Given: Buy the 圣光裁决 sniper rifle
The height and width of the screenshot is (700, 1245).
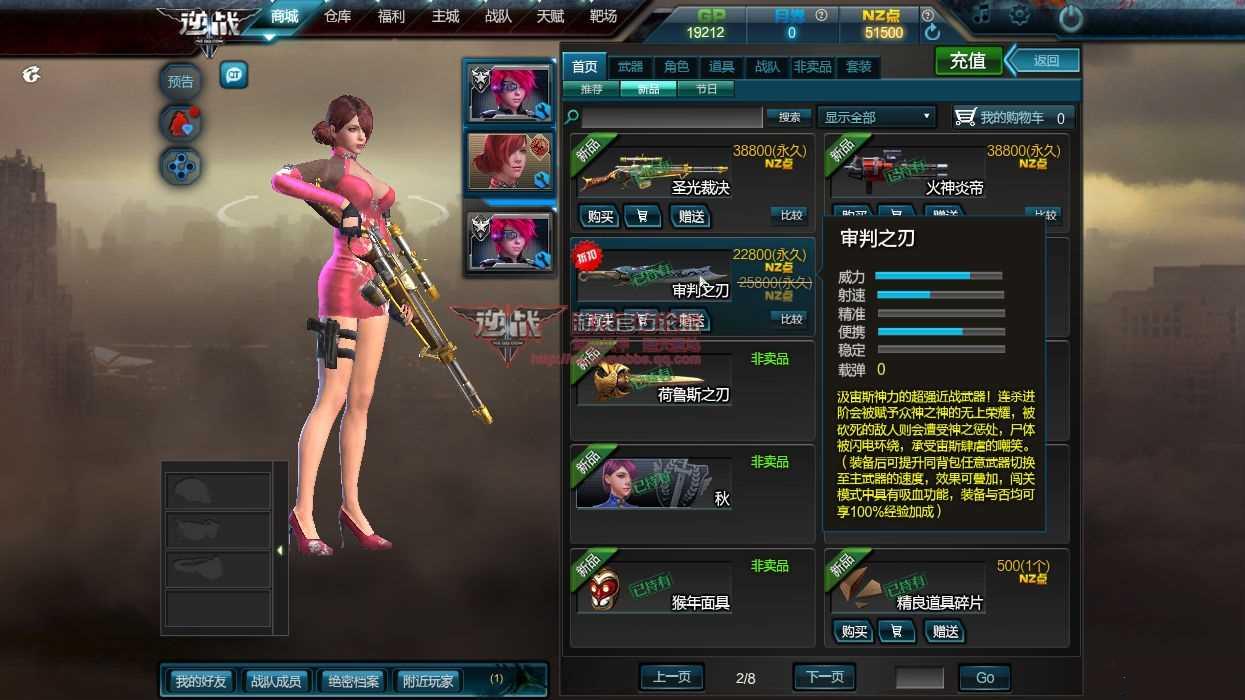Looking at the screenshot, I should tap(600, 216).
